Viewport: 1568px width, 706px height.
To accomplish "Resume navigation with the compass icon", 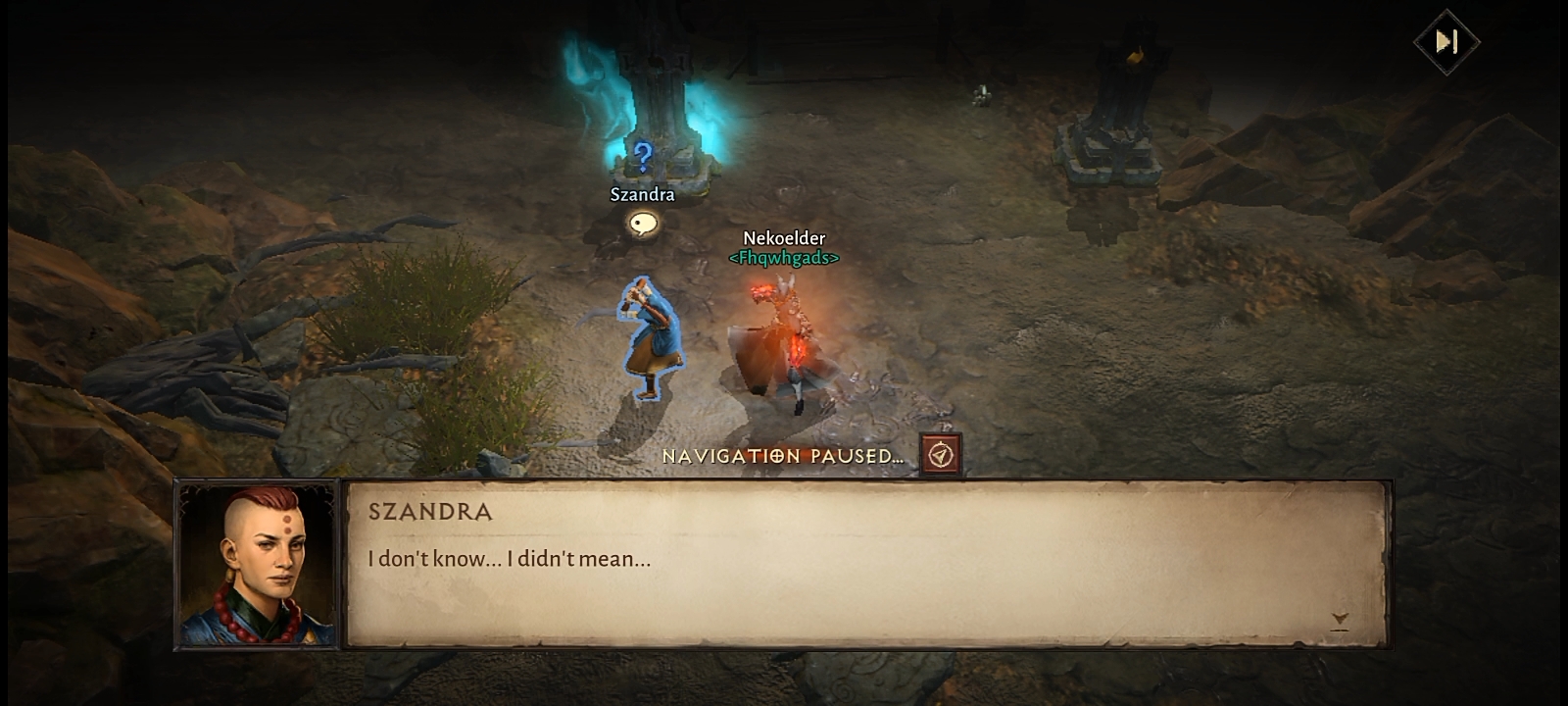I will tap(941, 455).
